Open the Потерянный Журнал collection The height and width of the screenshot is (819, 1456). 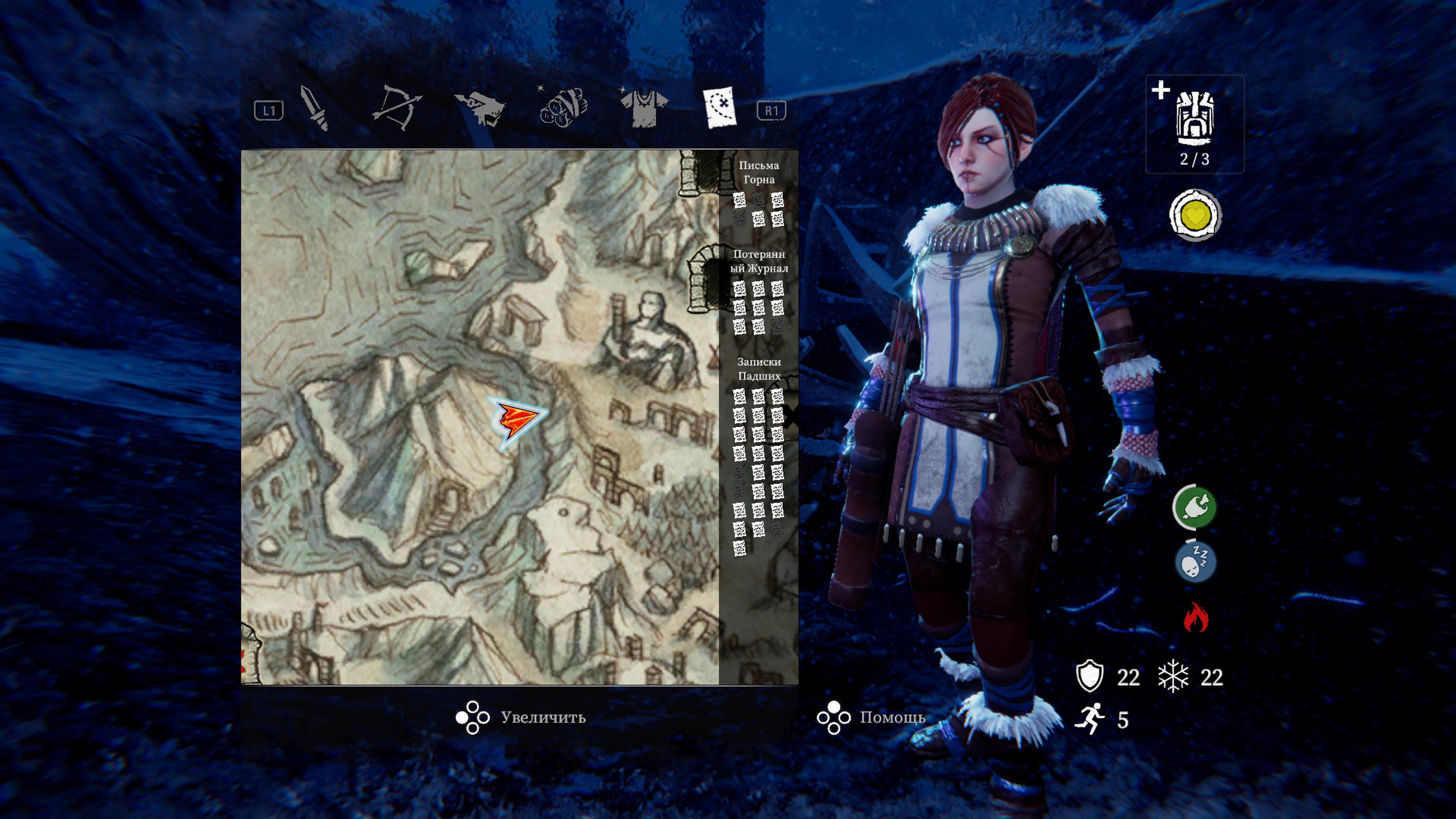click(x=758, y=261)
